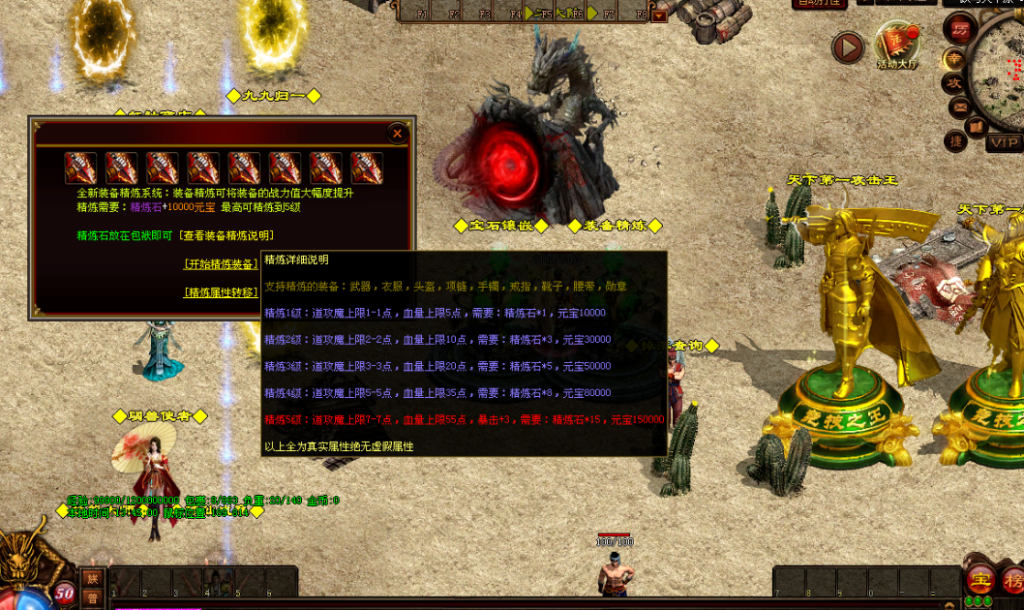
Task: Click the round play arrow button
Action: (848, 47)
